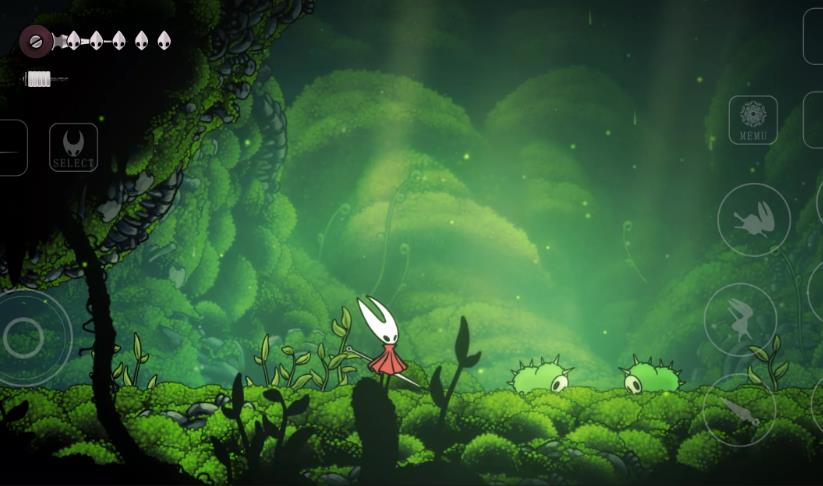Tap the dash action button
The height and width of the screenshot is (486, 823).
pyautogui.click(x=754, y=220)
